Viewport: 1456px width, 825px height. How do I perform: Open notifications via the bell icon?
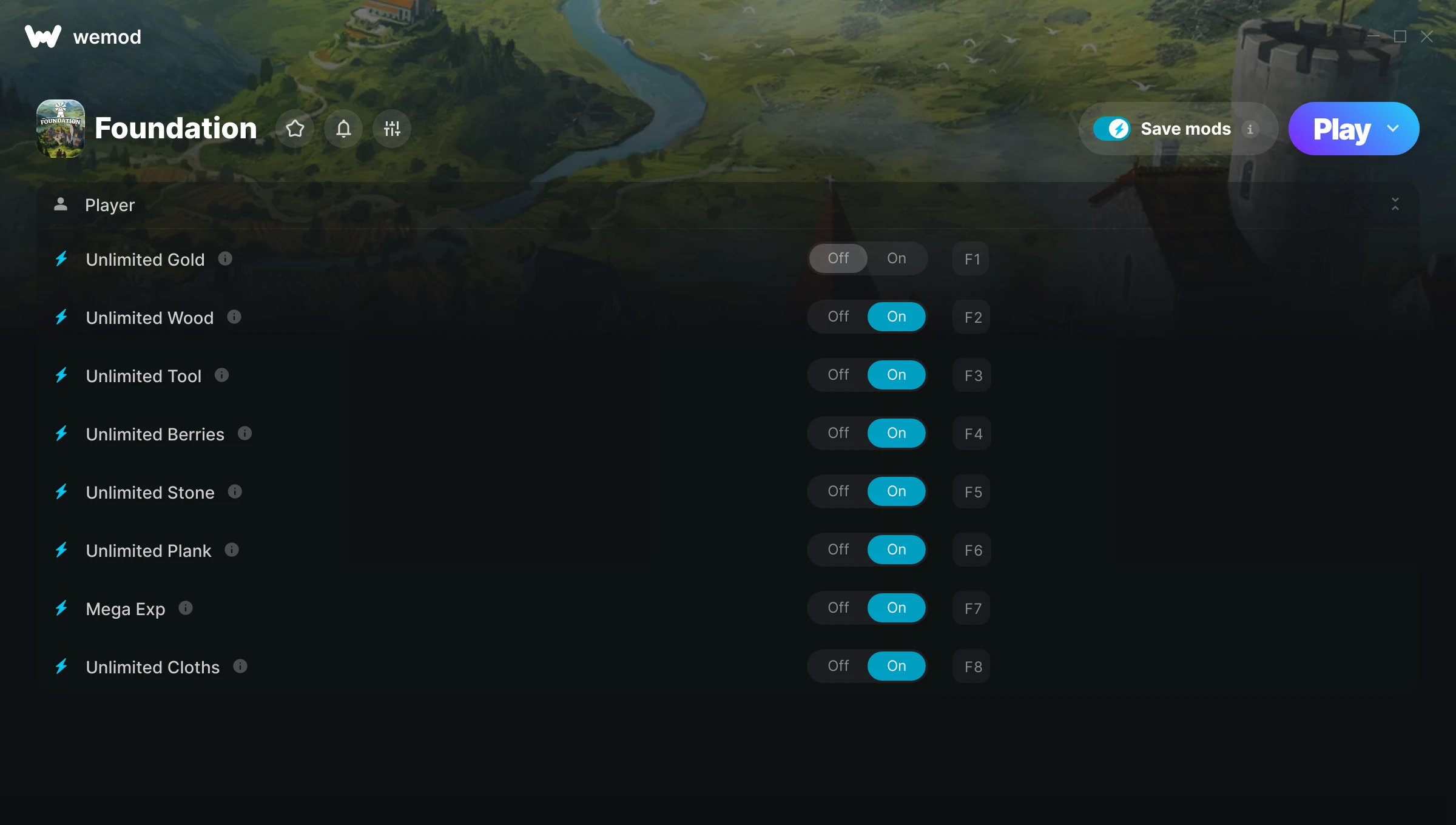pos(343,129)
